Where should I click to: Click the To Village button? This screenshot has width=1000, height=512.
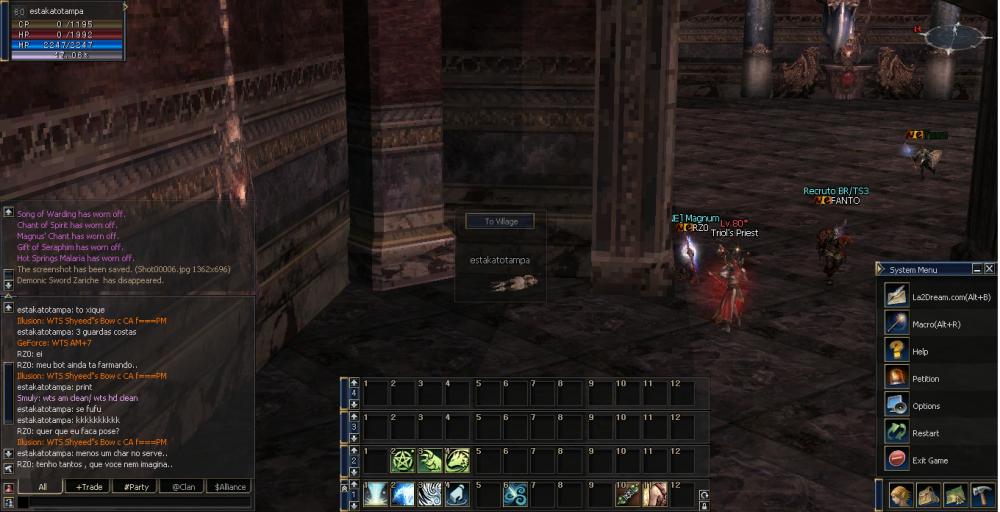coord(499,221)
